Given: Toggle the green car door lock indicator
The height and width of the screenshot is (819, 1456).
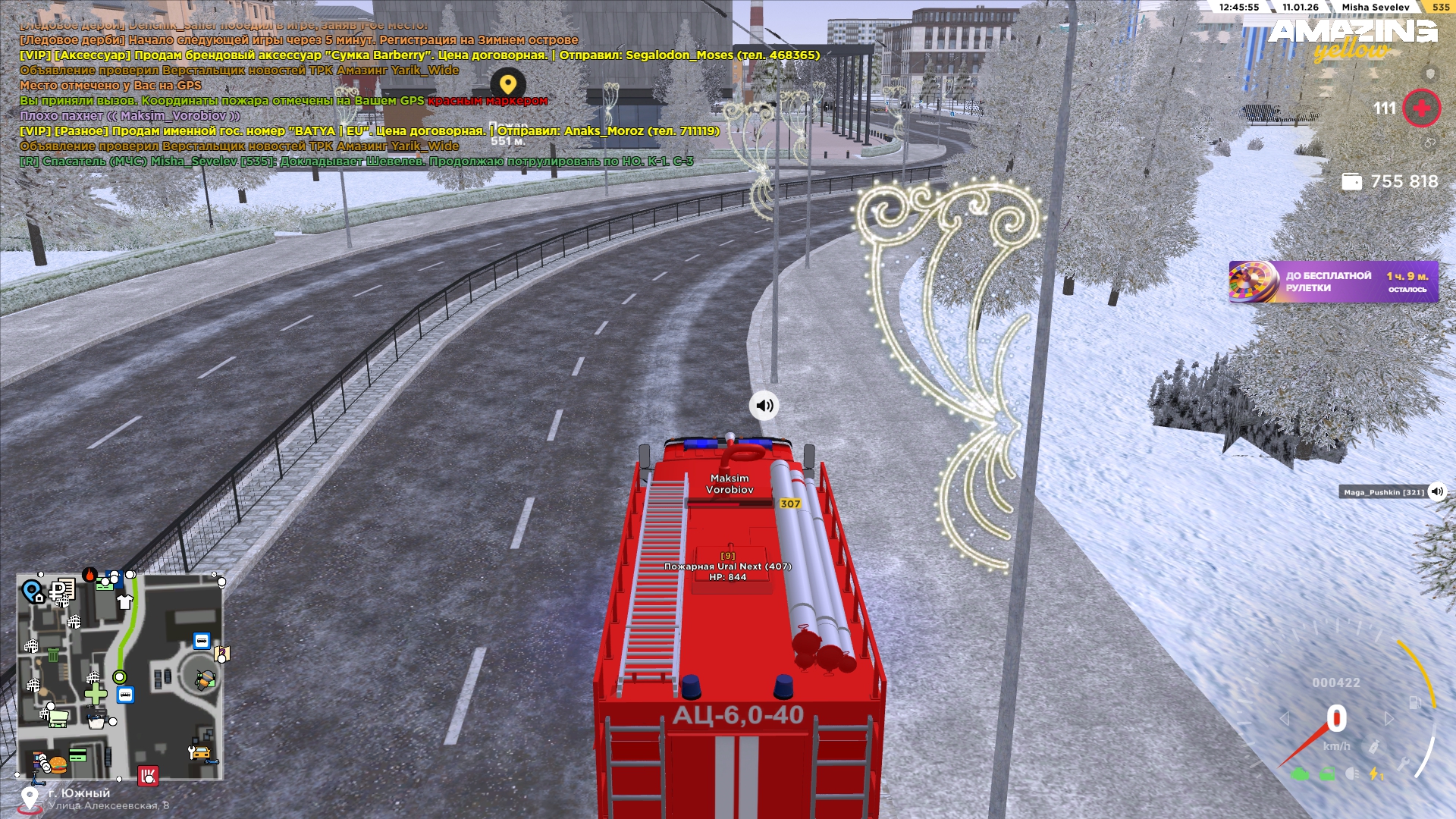Looking at the screenshot, I should click(1327, 774).
